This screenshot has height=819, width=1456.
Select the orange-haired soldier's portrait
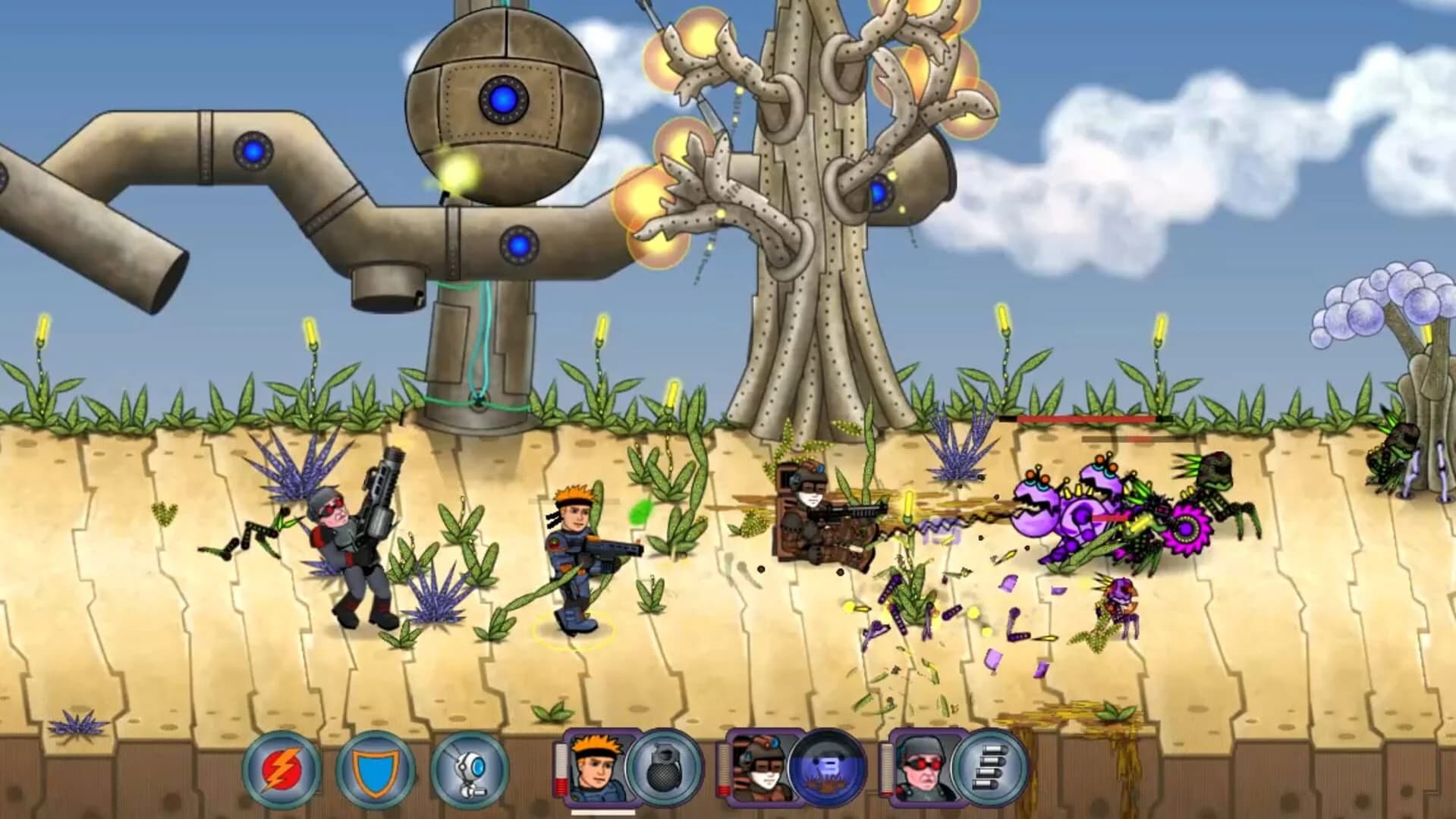[x=598, y=767]
